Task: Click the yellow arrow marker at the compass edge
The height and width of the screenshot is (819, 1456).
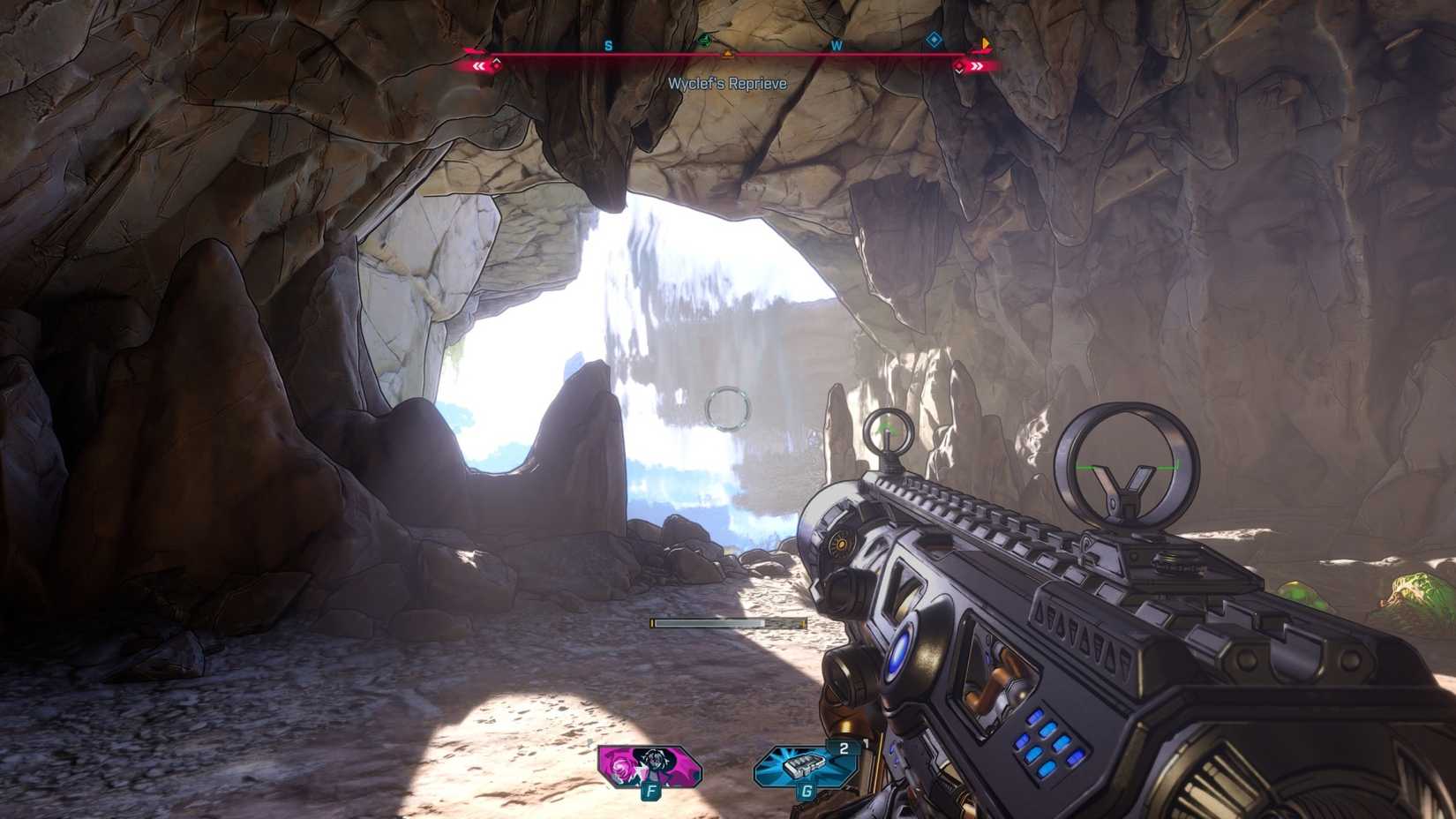Action: pyautogui.click(x=985, y=44)
